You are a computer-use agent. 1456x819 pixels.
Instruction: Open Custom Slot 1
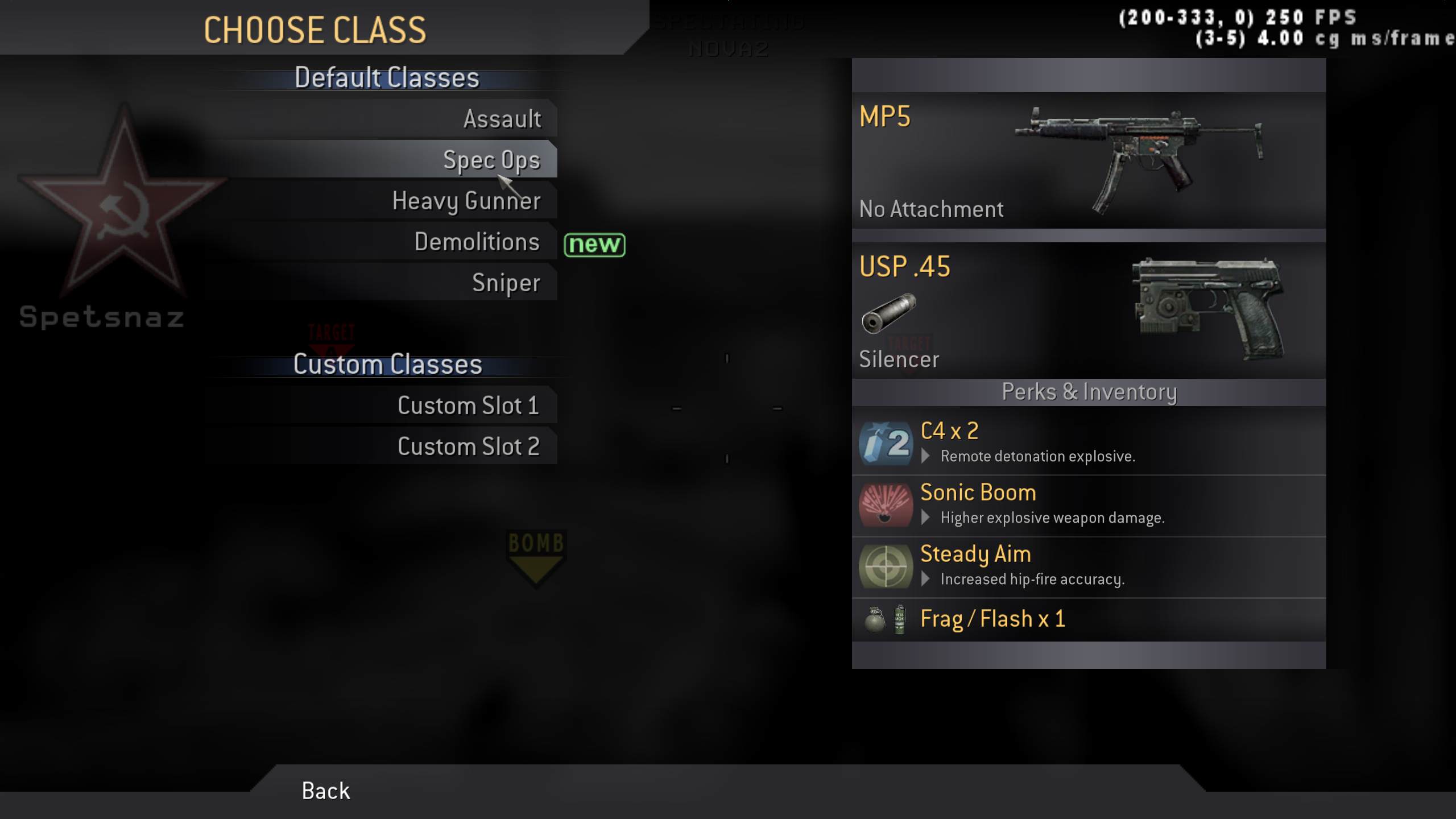coord(468,405)
